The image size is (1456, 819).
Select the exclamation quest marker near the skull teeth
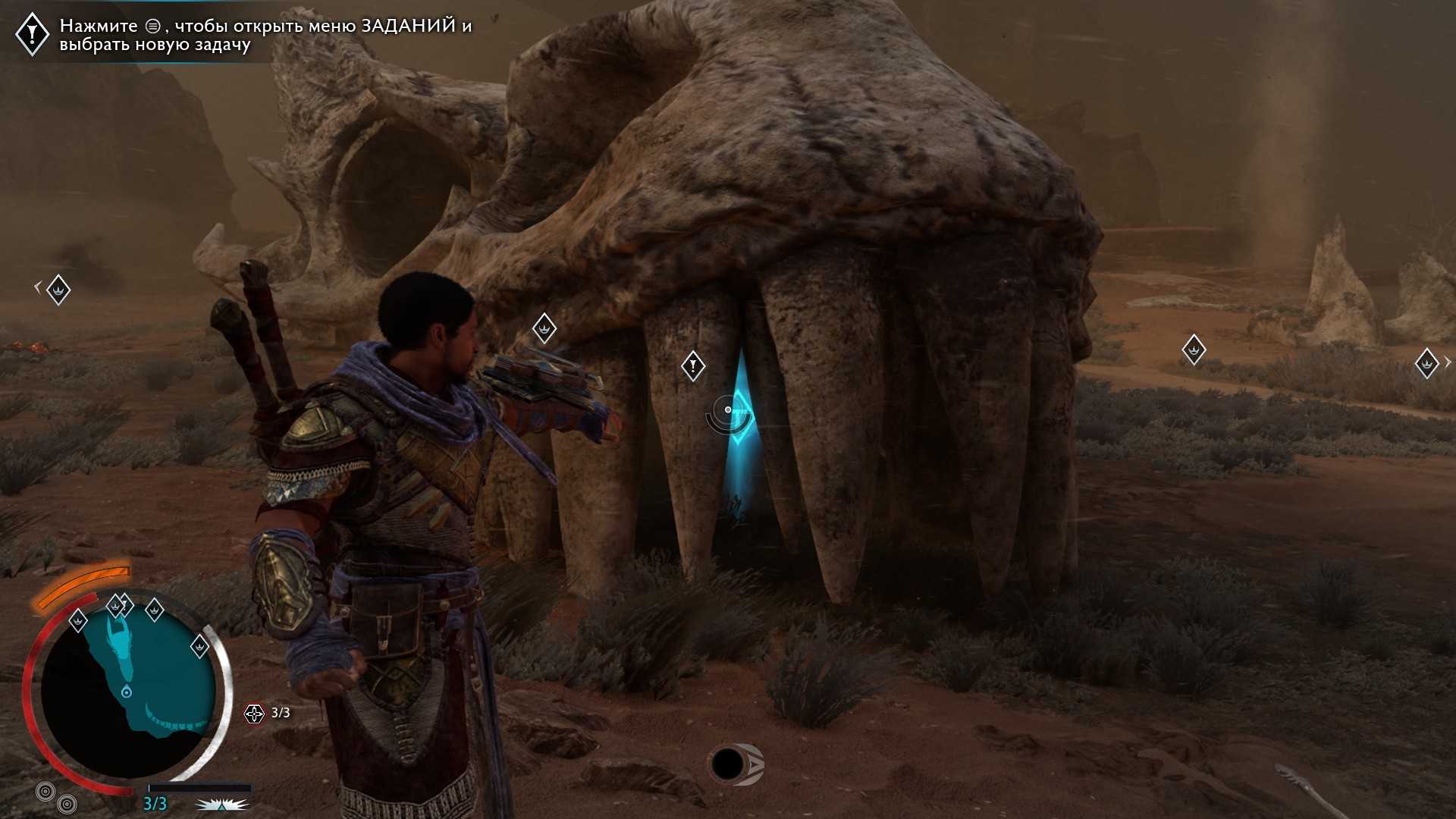click(692, 366)
